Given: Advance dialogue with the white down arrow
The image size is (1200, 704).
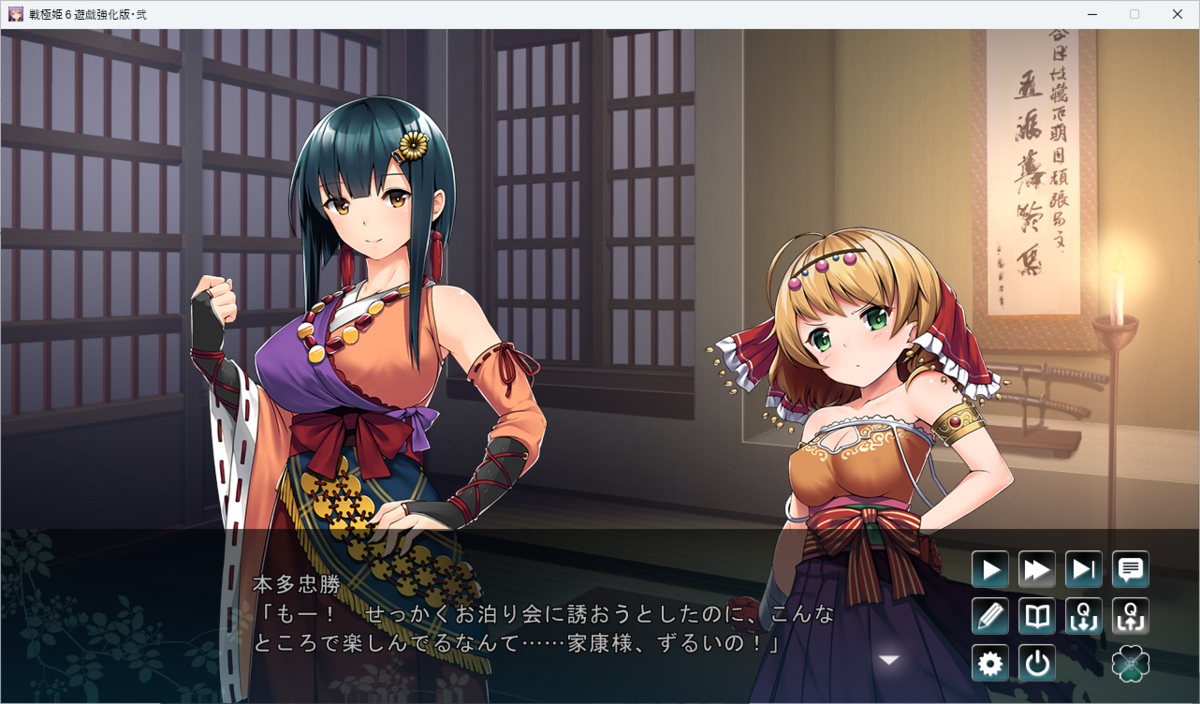Looking at the screenshot, I should (889, 660).
